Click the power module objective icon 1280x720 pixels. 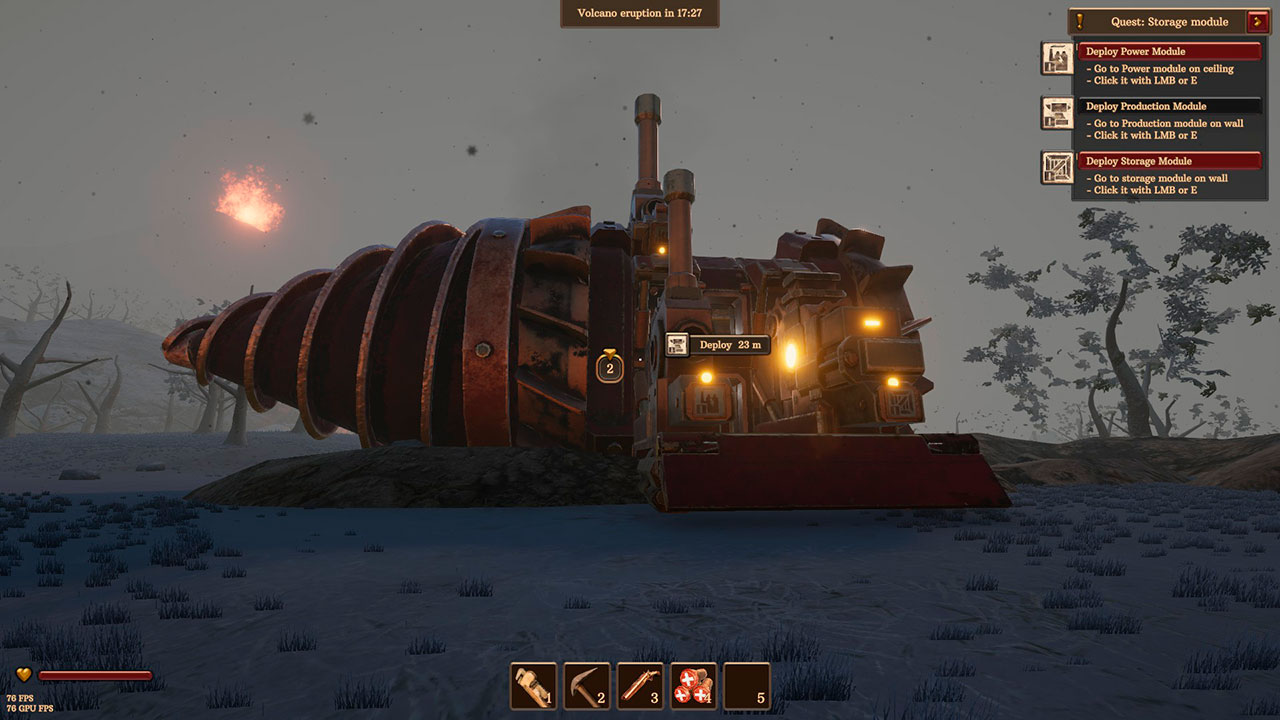coord(1056,59)
